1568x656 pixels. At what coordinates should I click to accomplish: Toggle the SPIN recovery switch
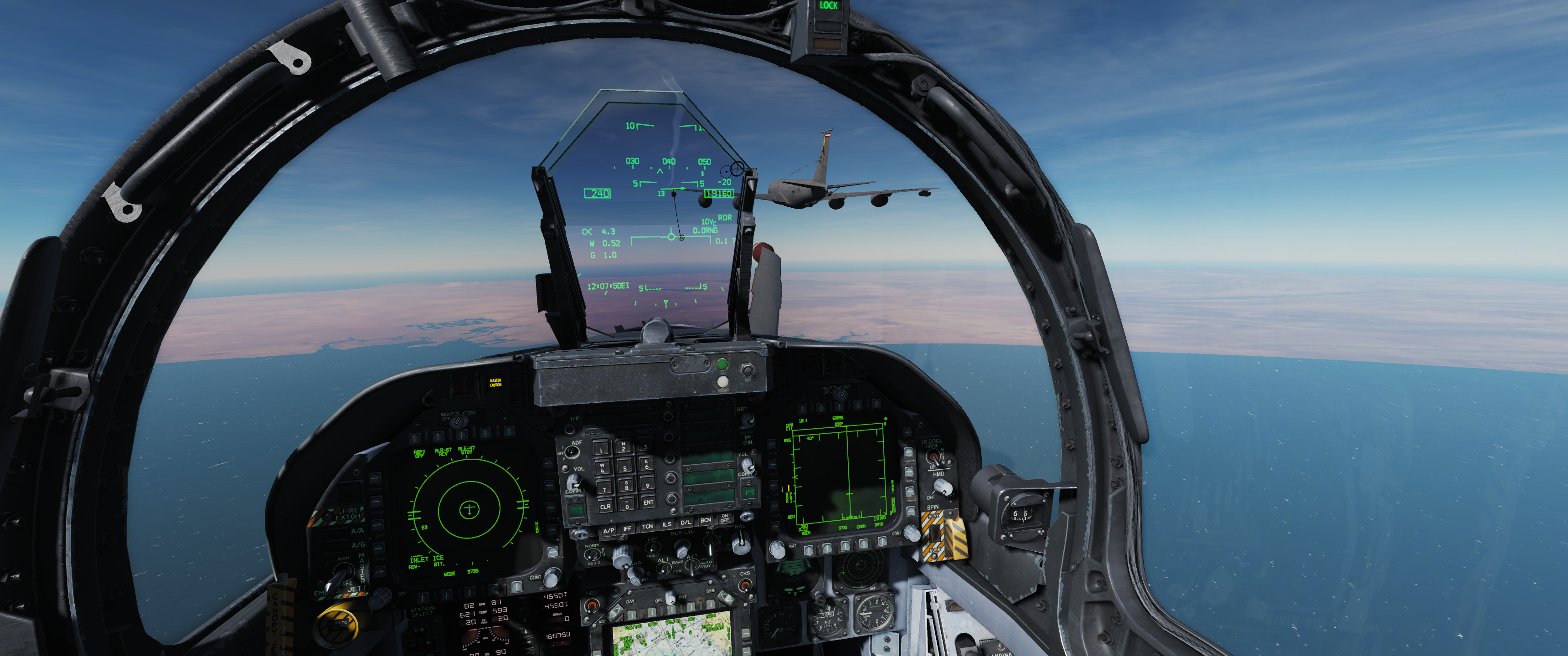(x=935, y=533)
